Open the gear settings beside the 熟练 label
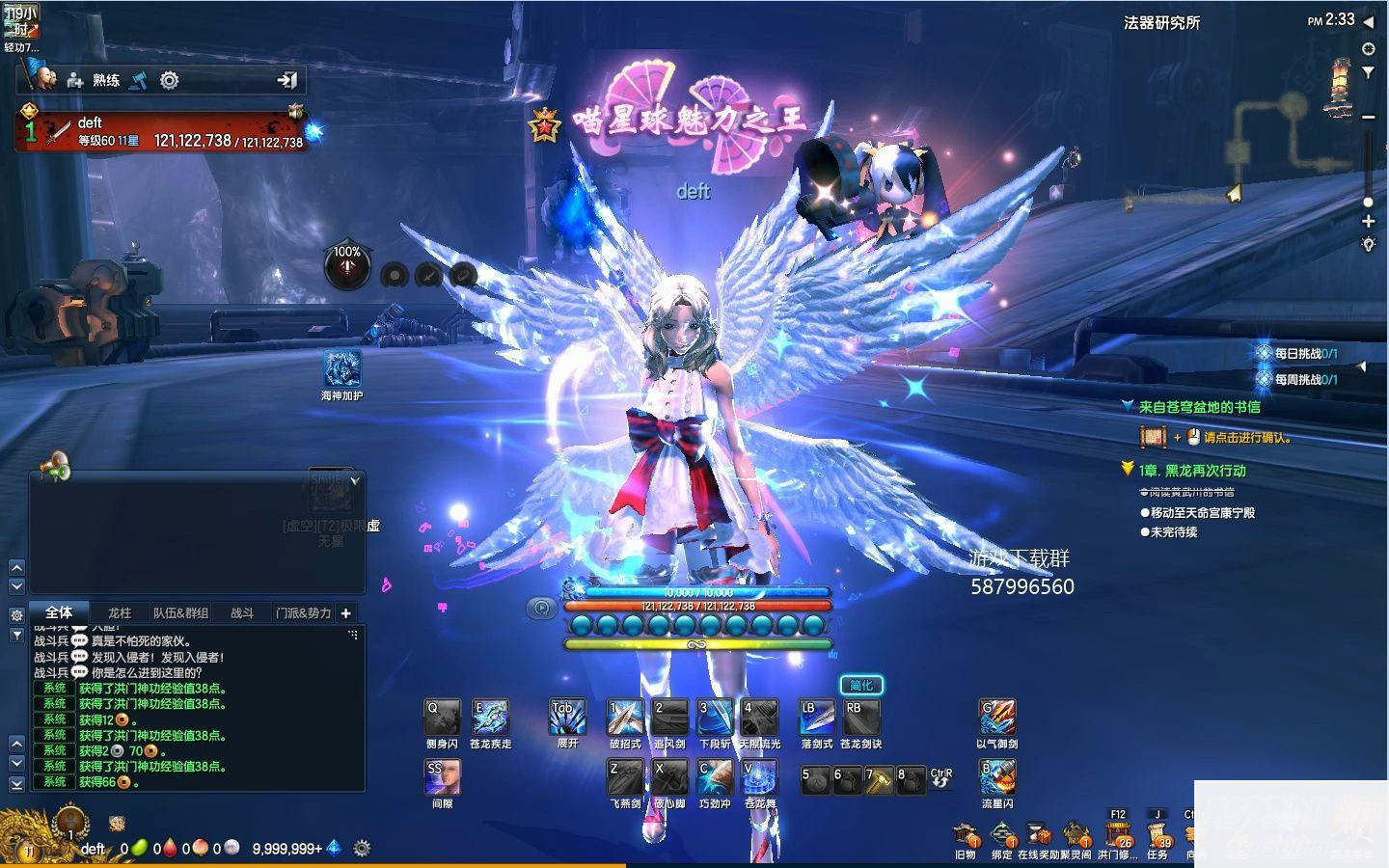Image resolution: width=1389 pixels, height=868 pixels. point(169,80)
